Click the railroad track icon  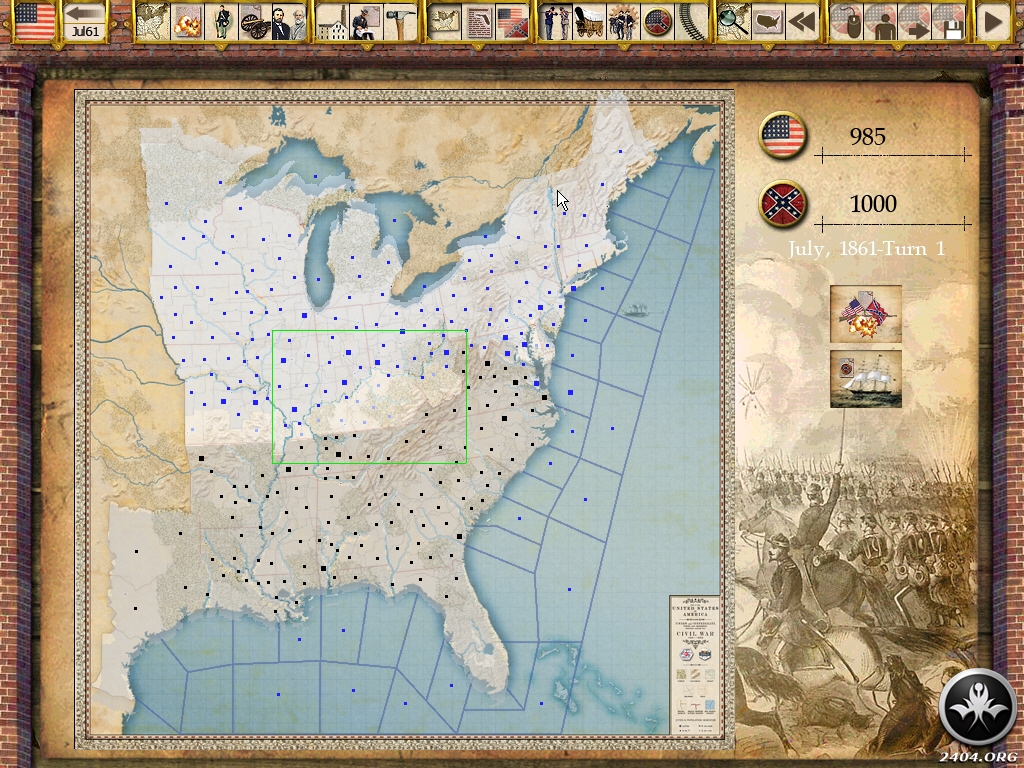pyautogui.click(x=689, y=21)
